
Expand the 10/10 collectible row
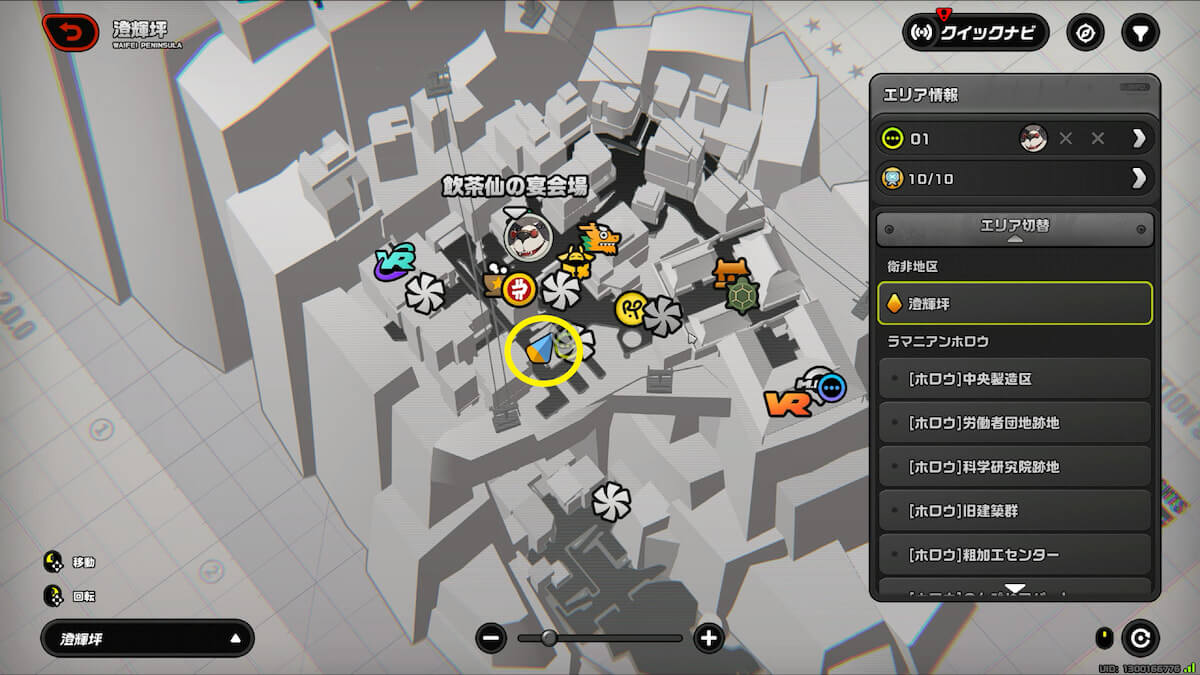click(x=1138, y=179)
